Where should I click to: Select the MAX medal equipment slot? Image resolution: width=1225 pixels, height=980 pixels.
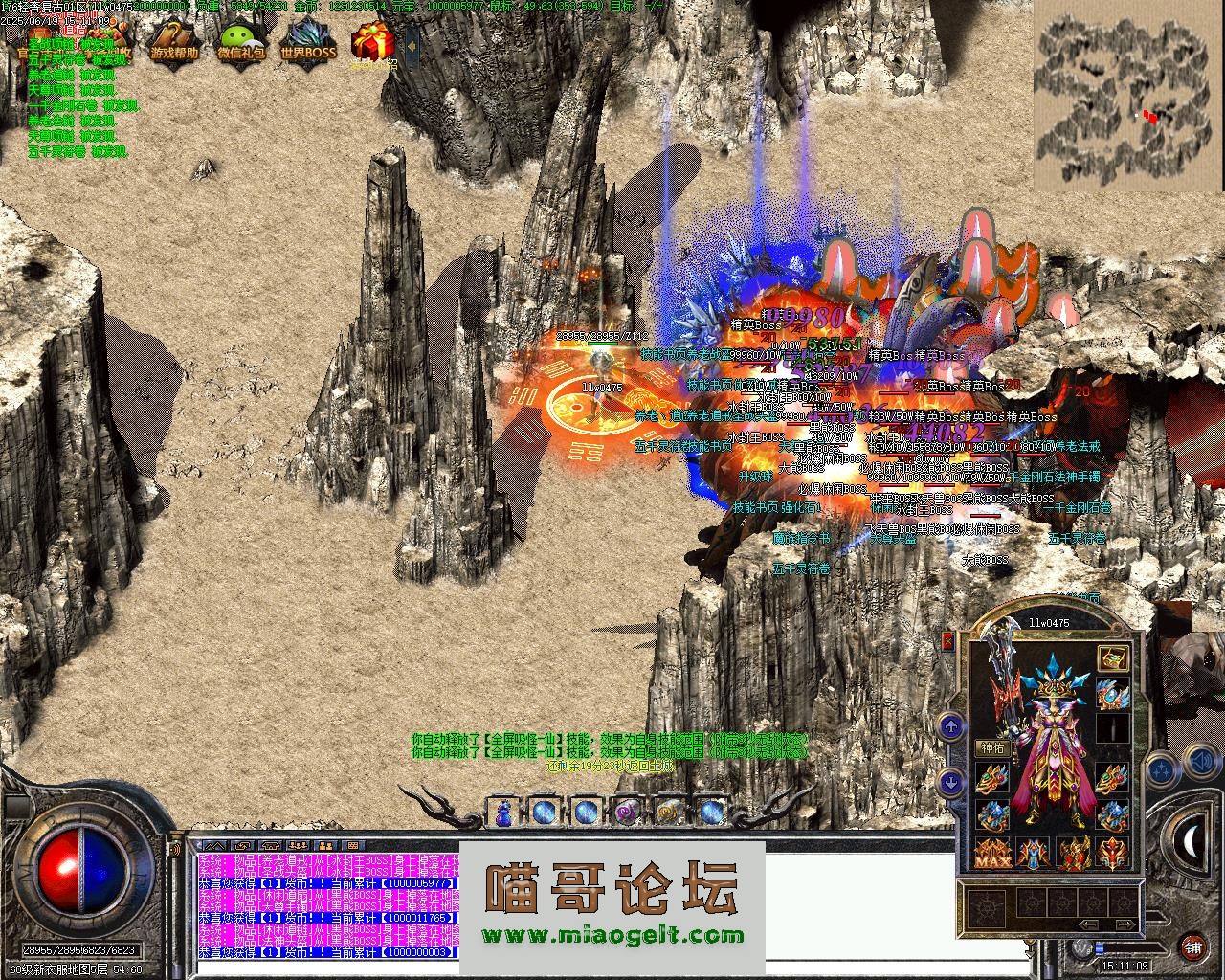992,852
